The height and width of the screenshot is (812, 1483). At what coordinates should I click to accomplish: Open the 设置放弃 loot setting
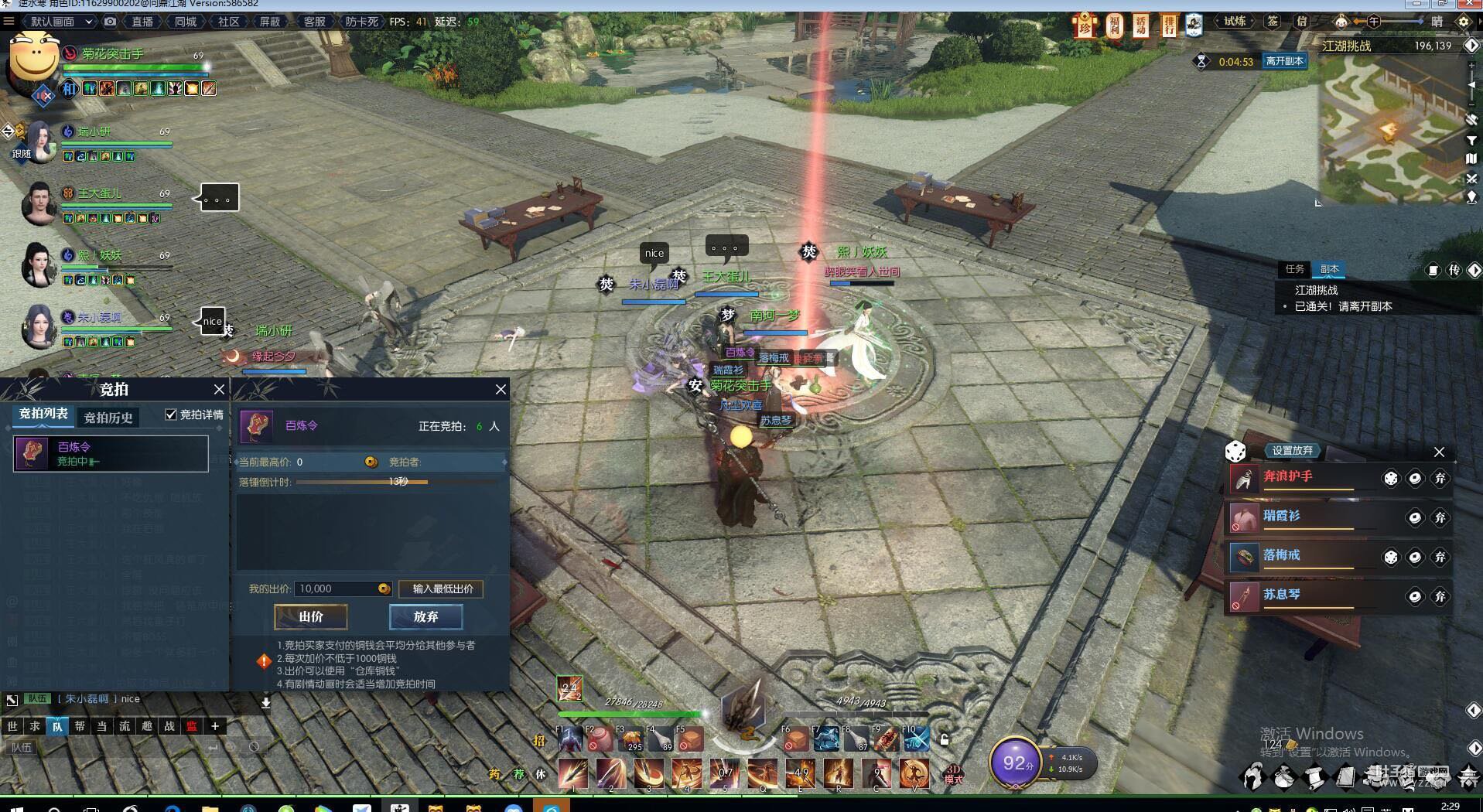pyautogui.click(x=1292, y=450)
